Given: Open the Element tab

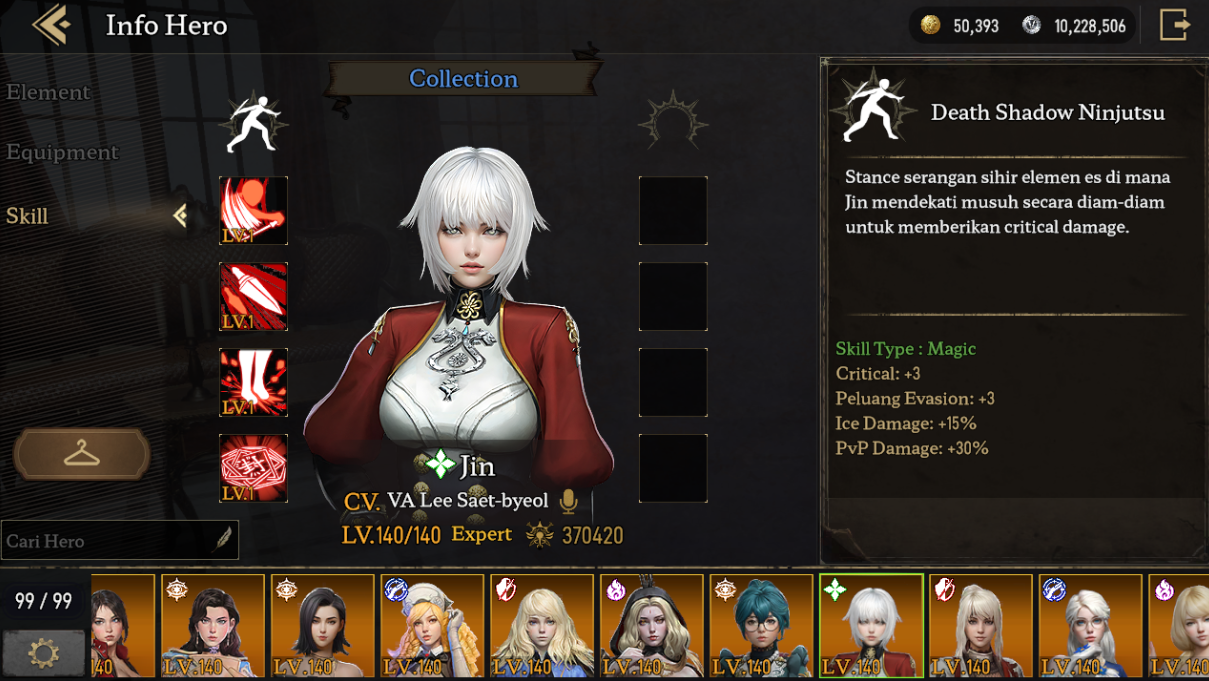Looking at the screenshot, I should [48, 92].
